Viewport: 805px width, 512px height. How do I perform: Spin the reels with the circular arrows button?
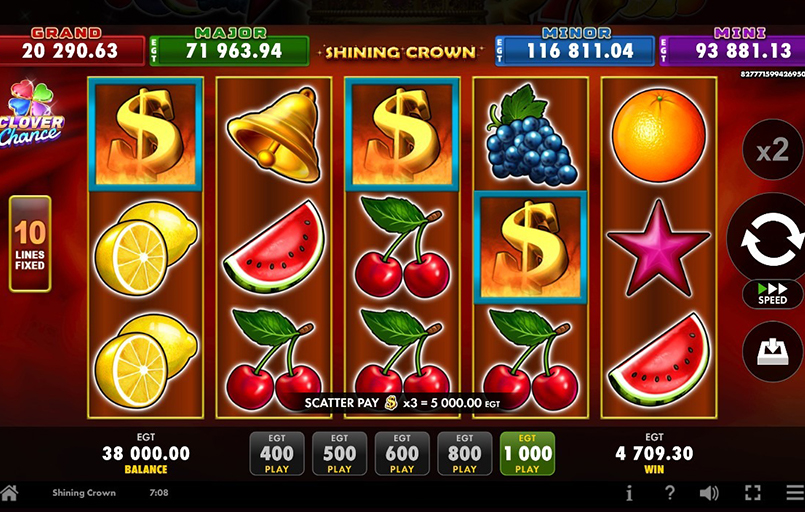pyautogui.click(x=772, y=237)
